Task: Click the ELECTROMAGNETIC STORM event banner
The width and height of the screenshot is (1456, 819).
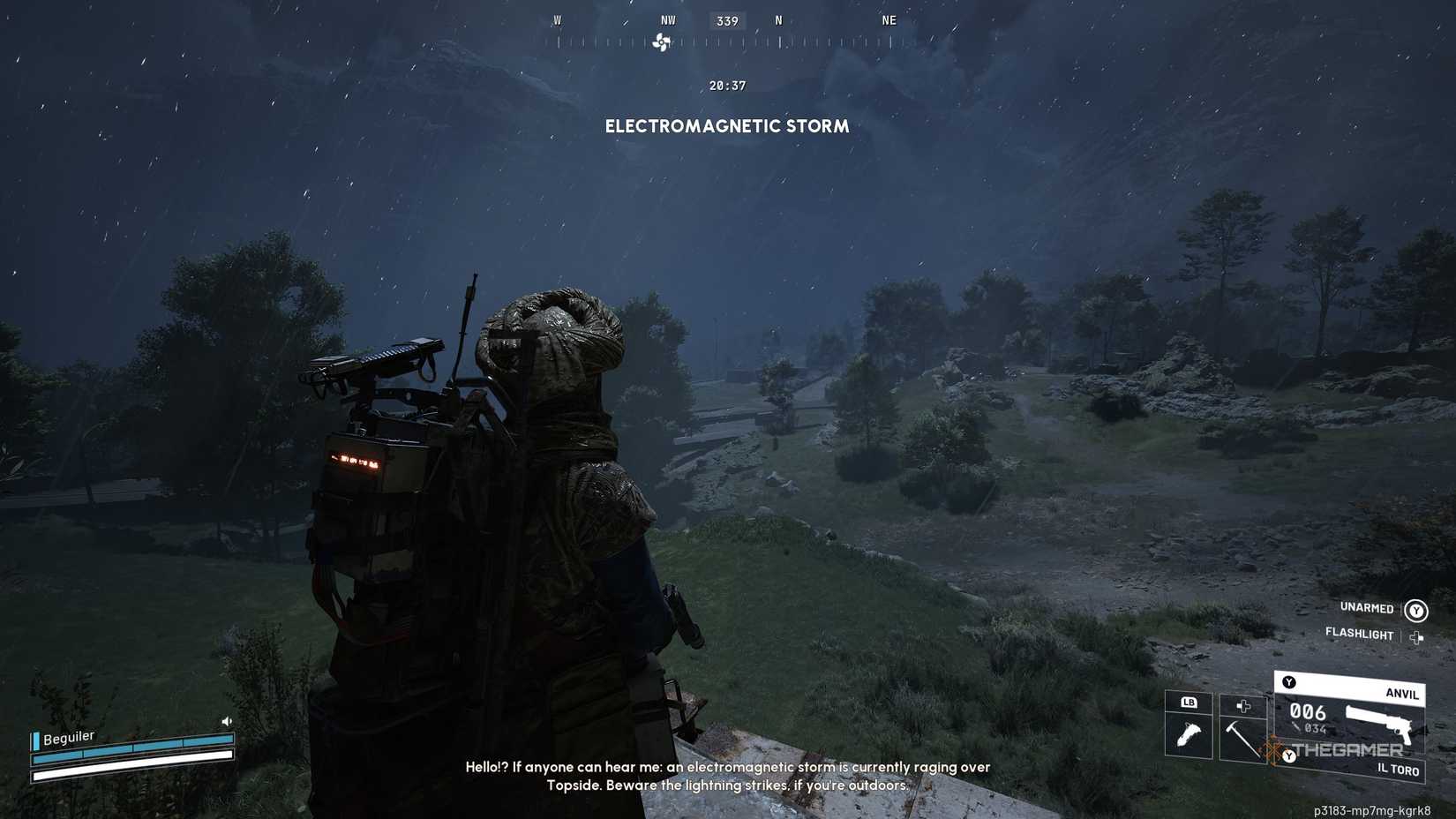Action: (726, 126)
